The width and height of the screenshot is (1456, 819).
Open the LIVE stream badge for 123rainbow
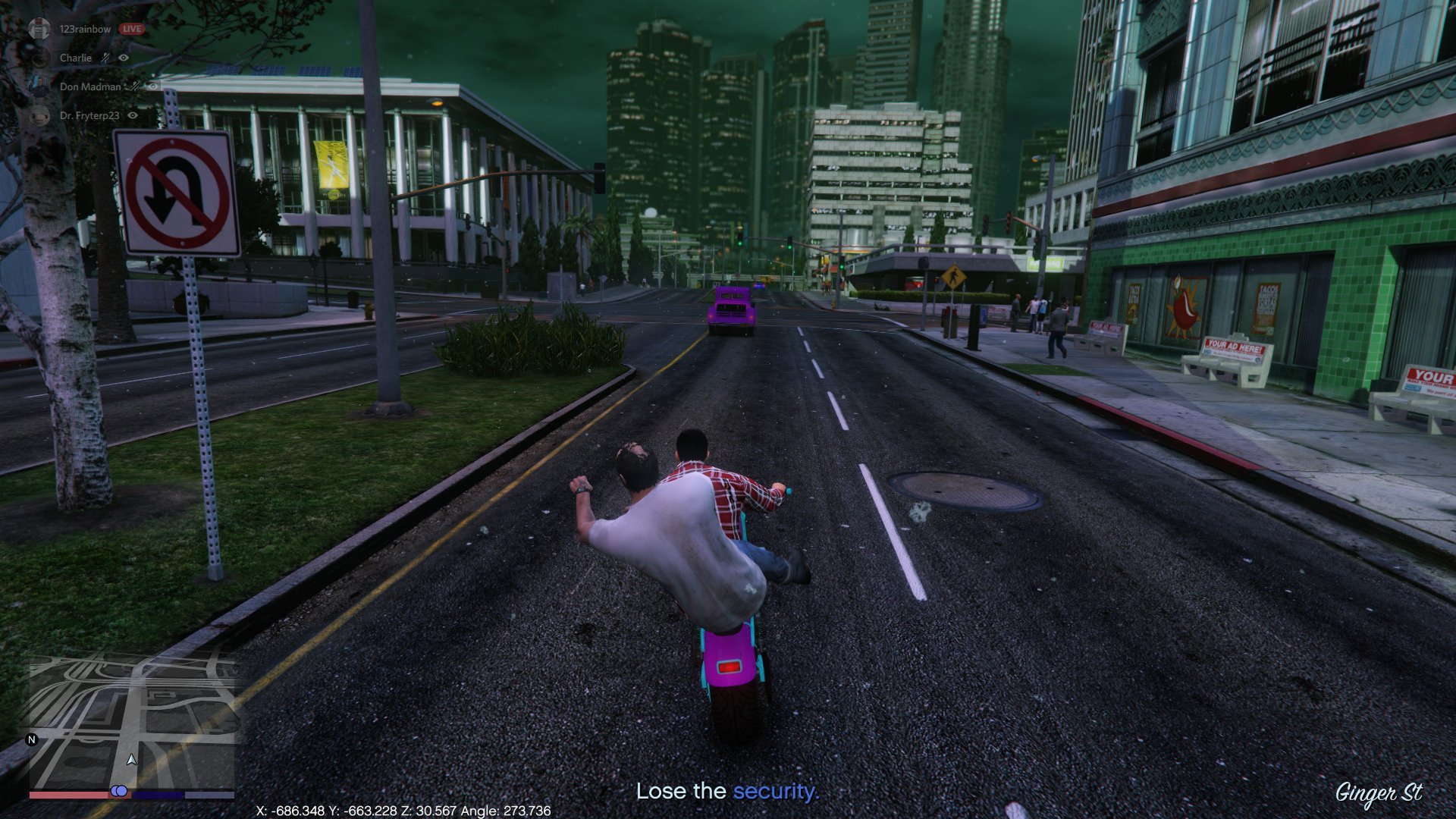pos(132,29)
